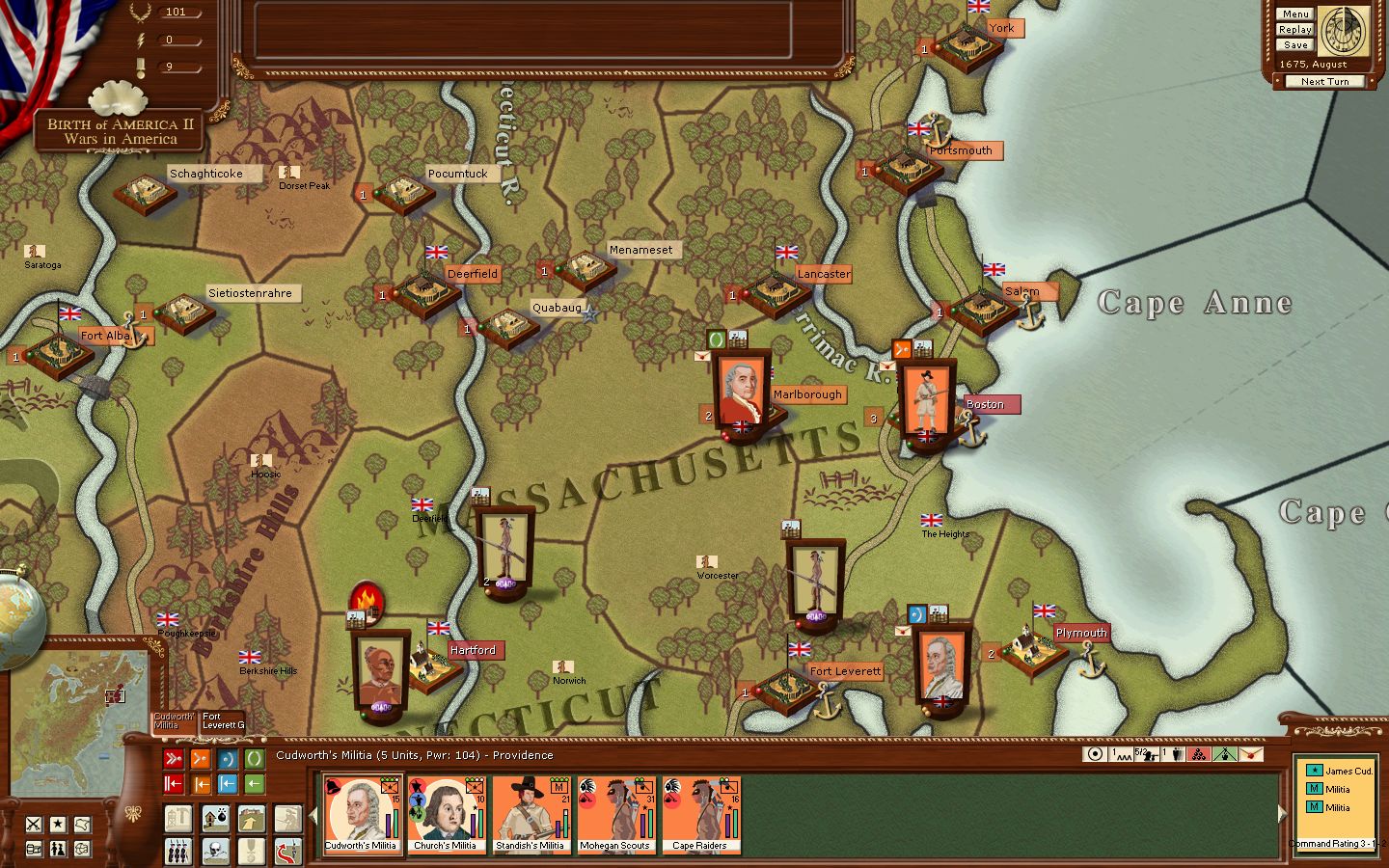Open the game Menu

[1294, 14]
